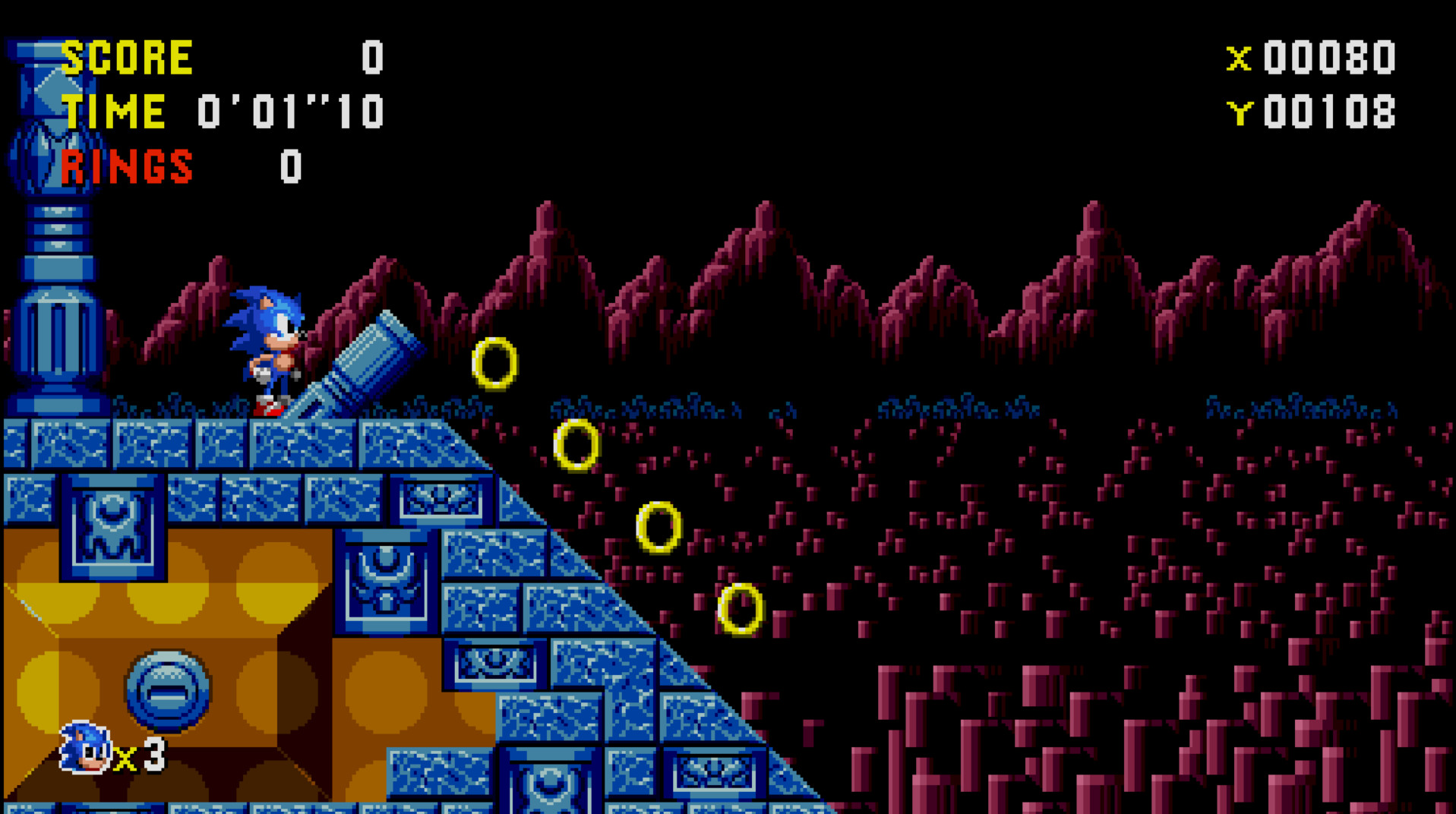The image size is (1456, 814).
Task: Click the SCORE label
Action: point(128,55)
